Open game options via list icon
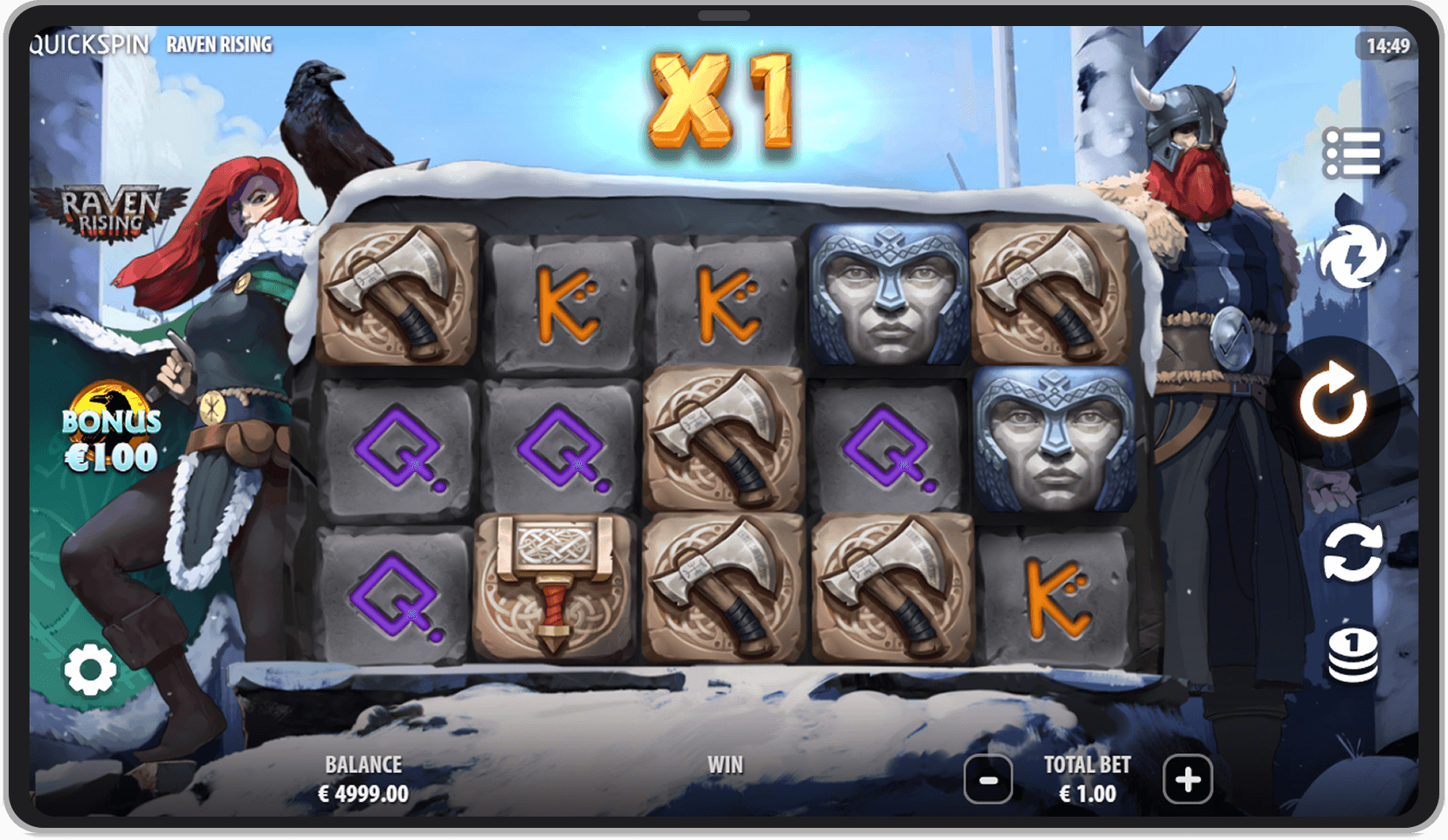Image resolution: width=1448 pixels, height=840 pixels. [x=1354, y=152]
